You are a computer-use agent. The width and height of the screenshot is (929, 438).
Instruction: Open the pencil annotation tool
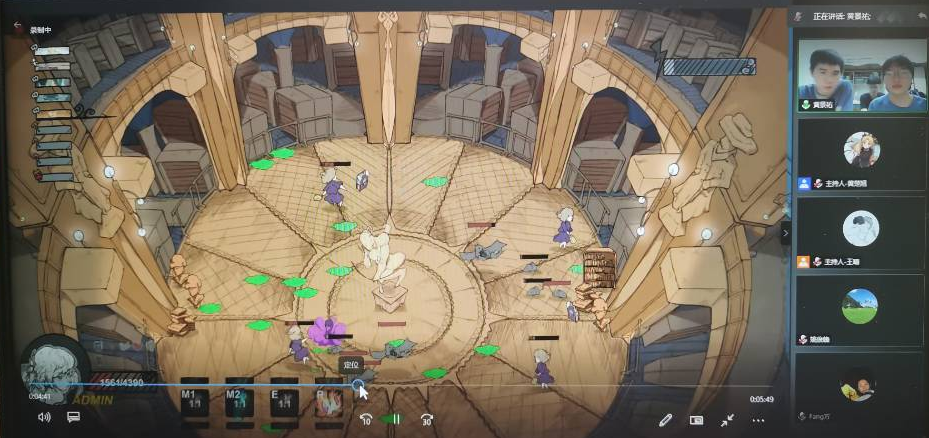tap(666, 420)
